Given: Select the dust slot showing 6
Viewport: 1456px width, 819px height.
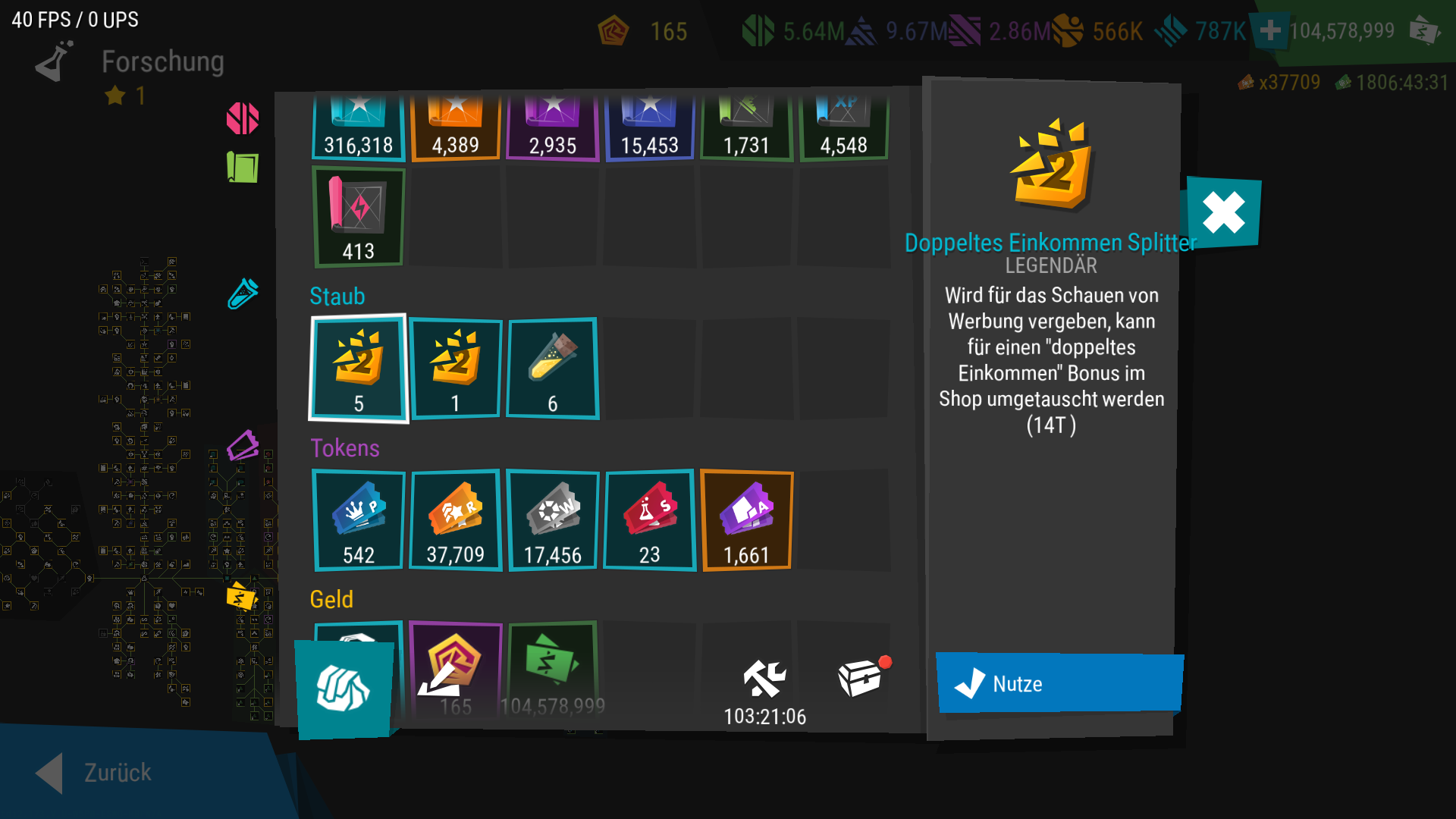Looking at the screenshot, I should 552,369.
